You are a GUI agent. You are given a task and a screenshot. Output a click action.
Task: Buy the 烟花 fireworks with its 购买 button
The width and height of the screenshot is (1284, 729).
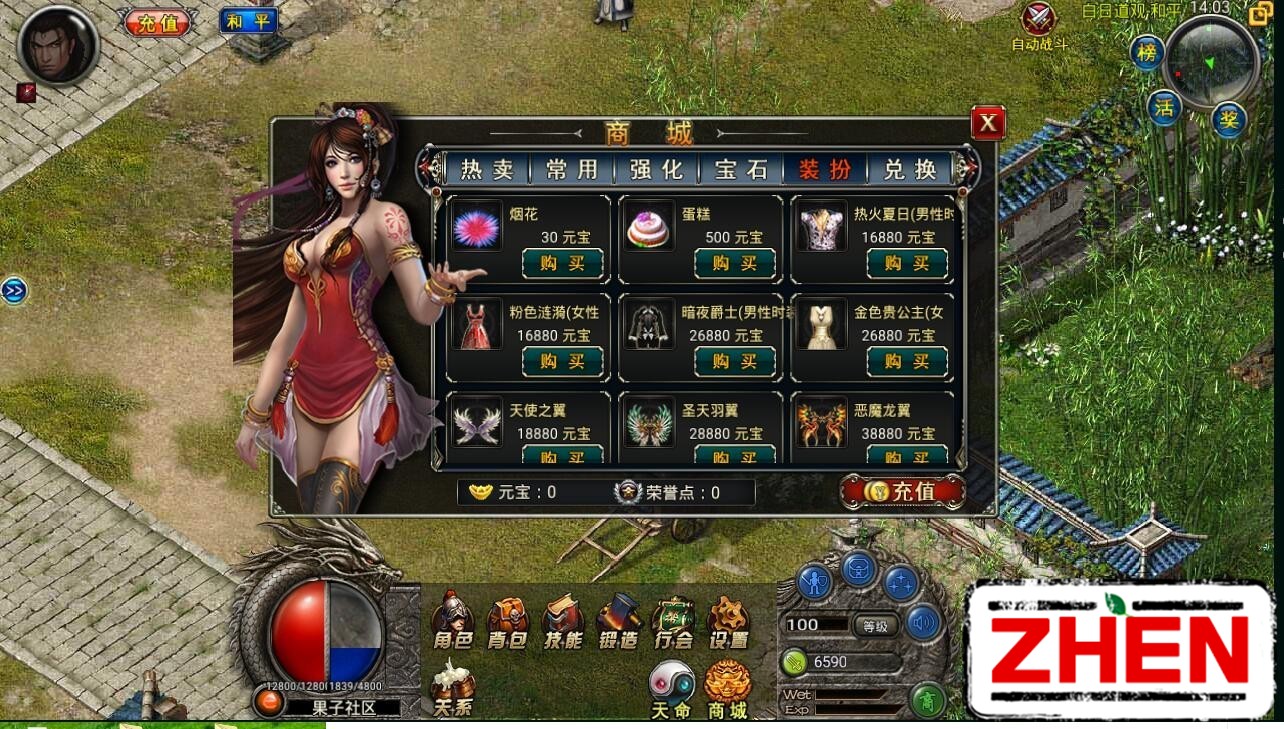pyautogui.click(x=562, y=263)
